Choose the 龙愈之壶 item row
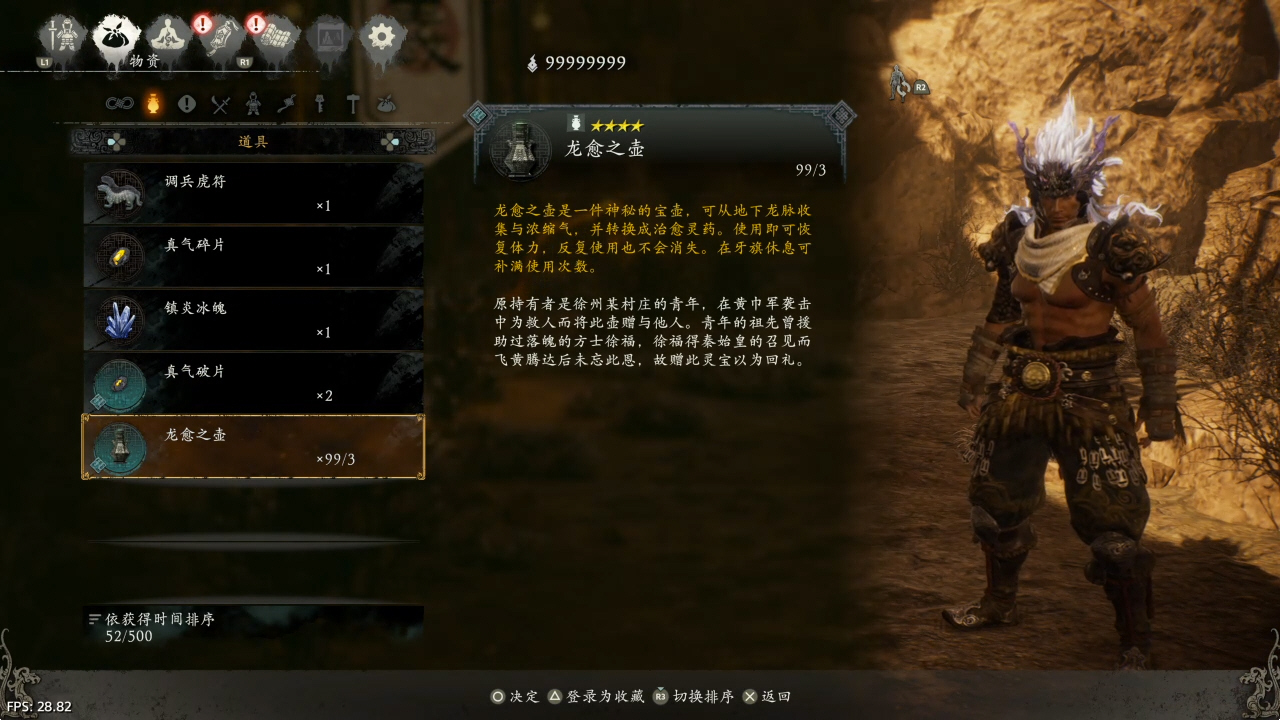Screen dimensions: 1280x720 [253, 446]
